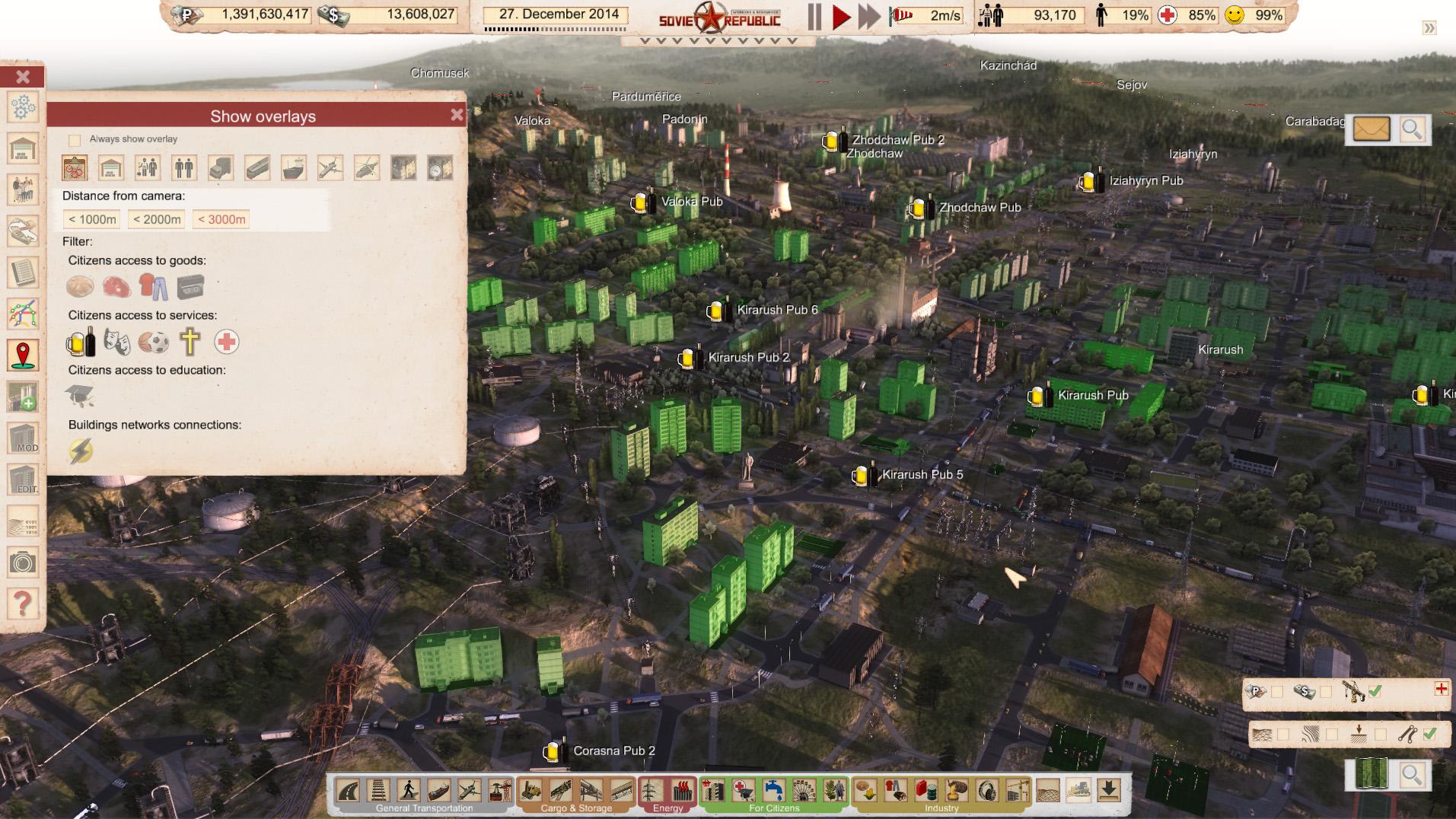This screenshot has height=819, width=1456.
Task: Open the question mark help menu
Action: coord(23,604)
